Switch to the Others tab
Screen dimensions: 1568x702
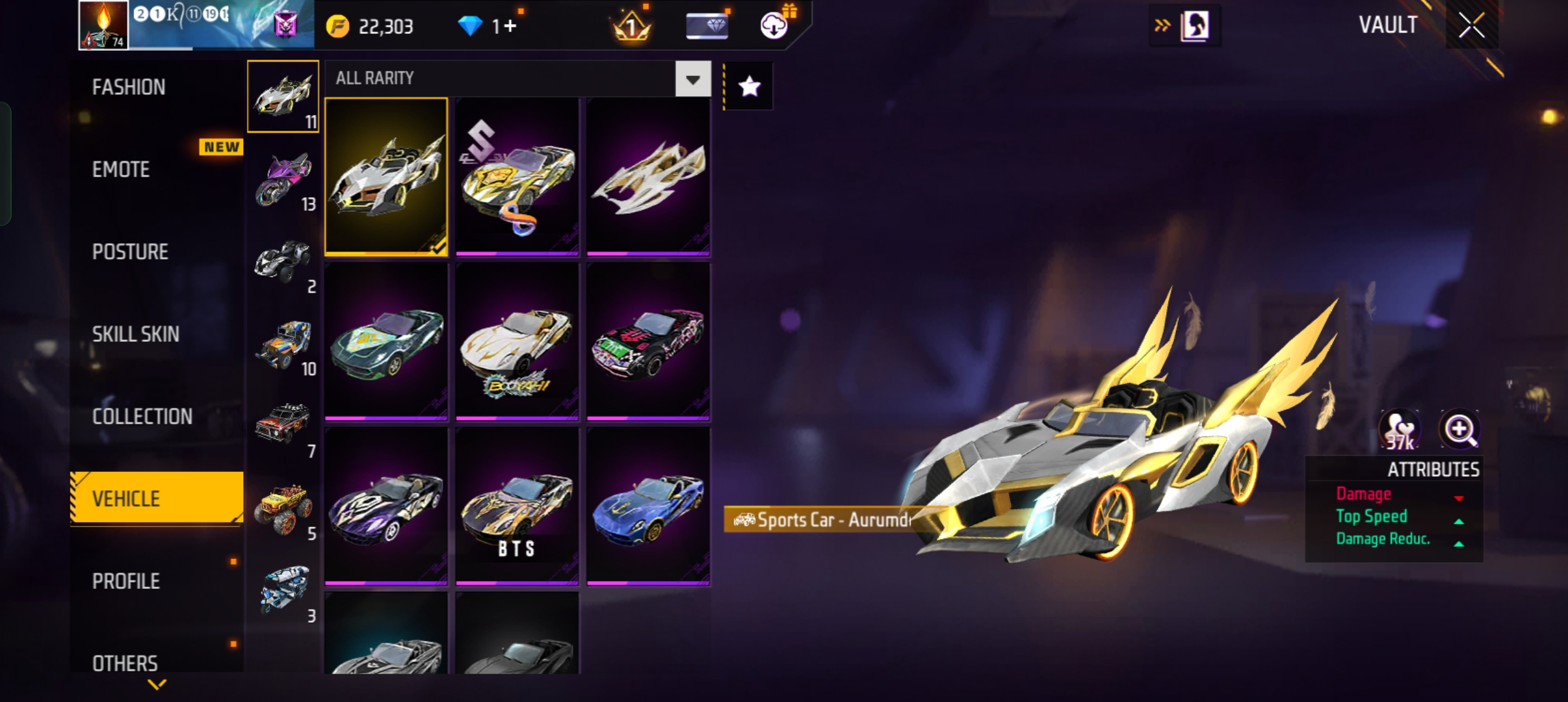tap(125, 663)
